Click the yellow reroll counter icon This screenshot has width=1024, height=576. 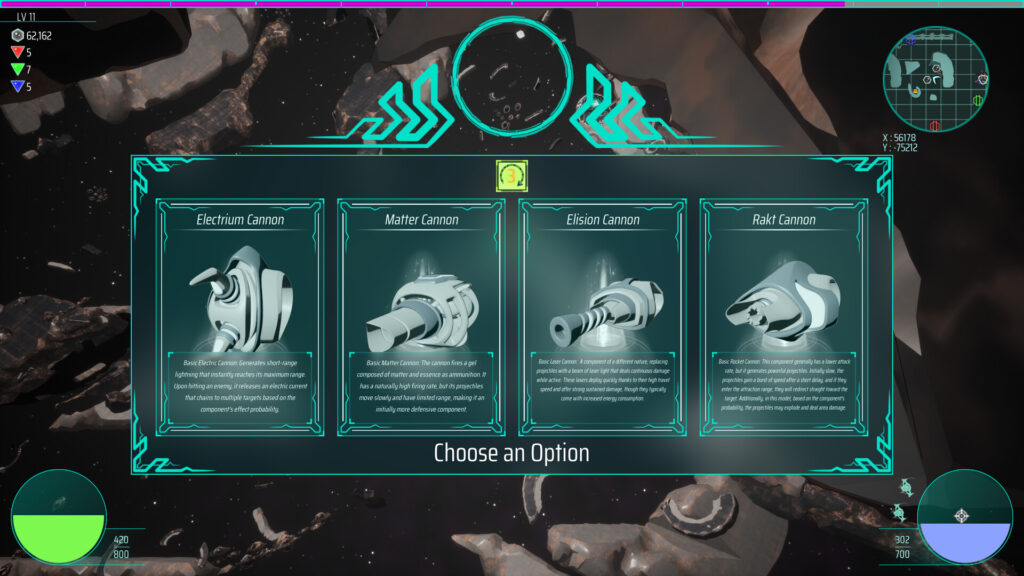pyautogui.click(x=512, y=176)
